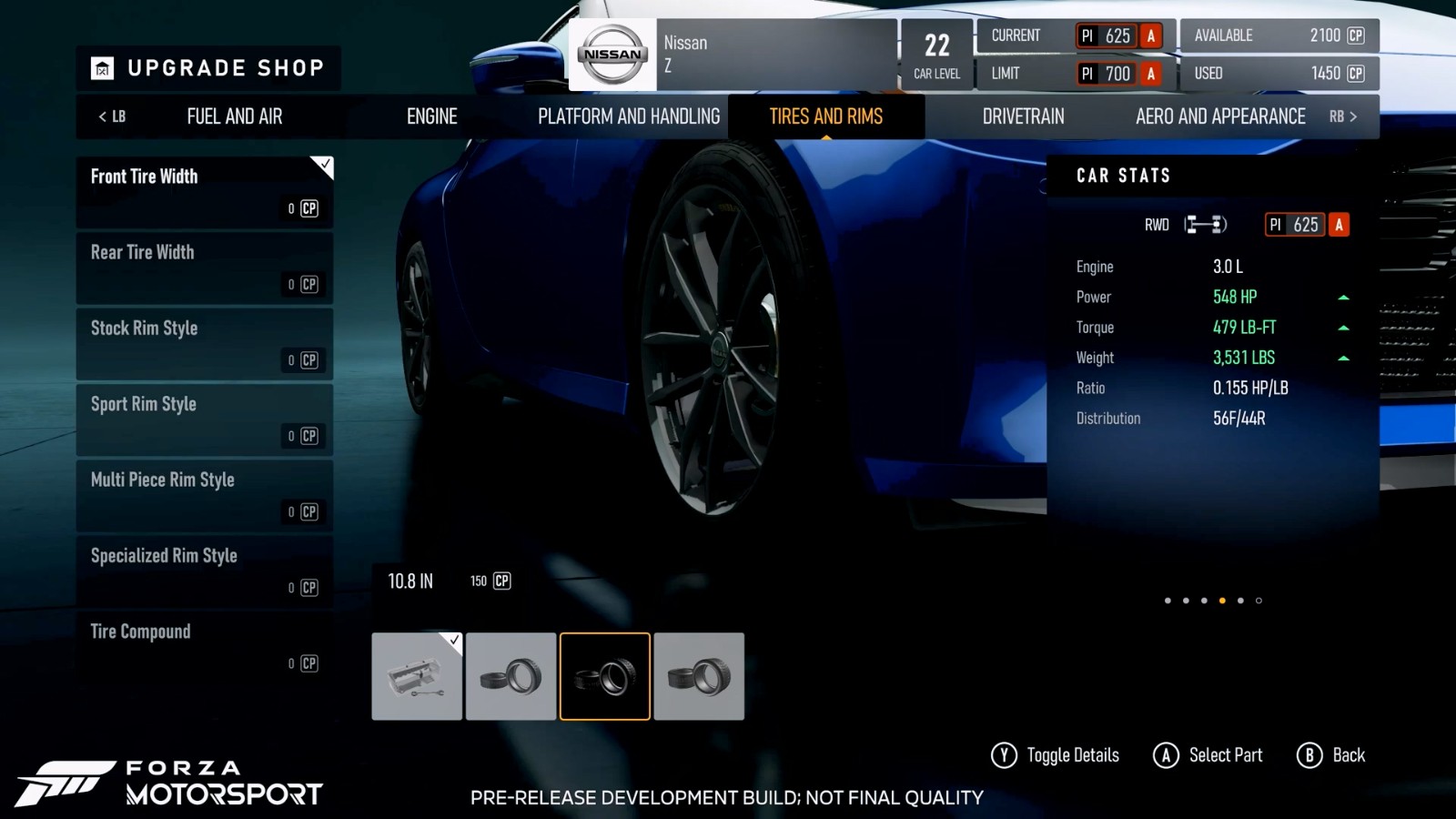Viewport: 1456px width, 819px height.
Task: Open Stock Rim Style options
Action: (205, 343)
